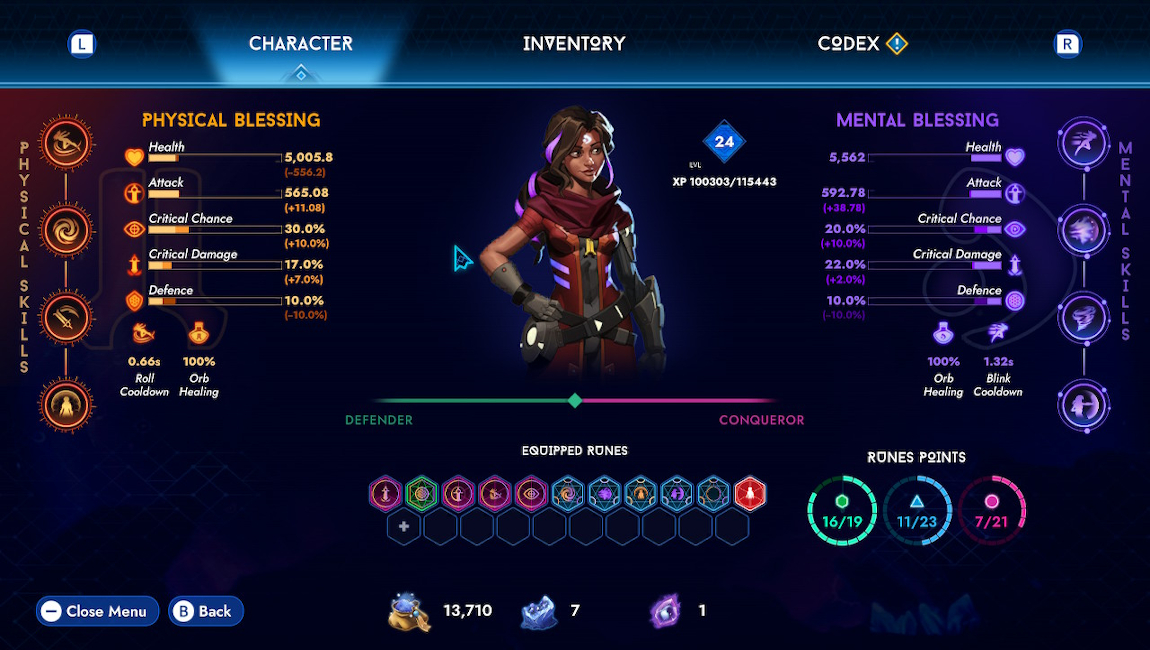Select the orange spiral vortex physical skill
This screenshot has width=1150, height=650.
point(68,229)
